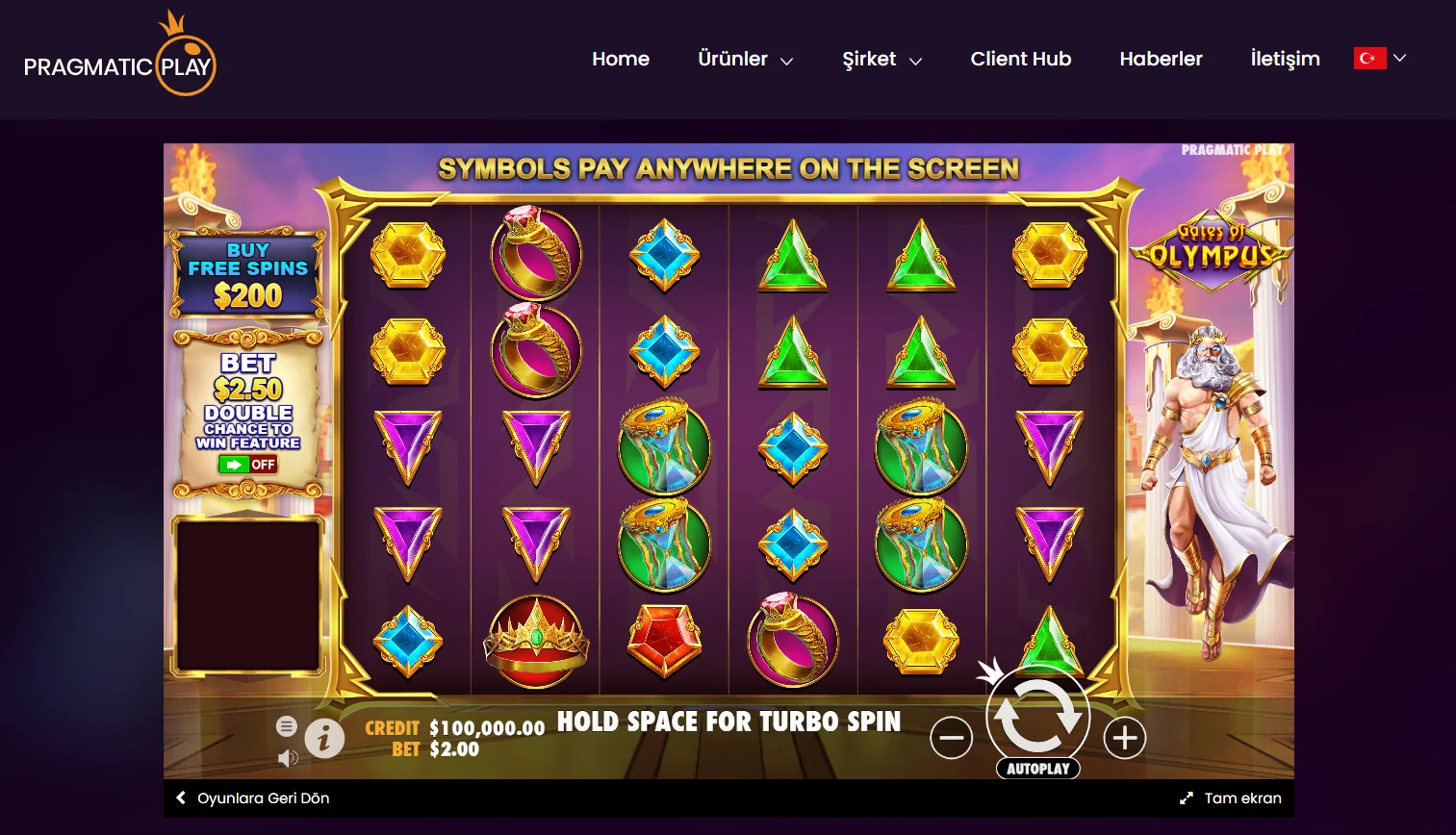Expand the Şirket dropdown menu
1456x835 pixels.
[881, 59]
